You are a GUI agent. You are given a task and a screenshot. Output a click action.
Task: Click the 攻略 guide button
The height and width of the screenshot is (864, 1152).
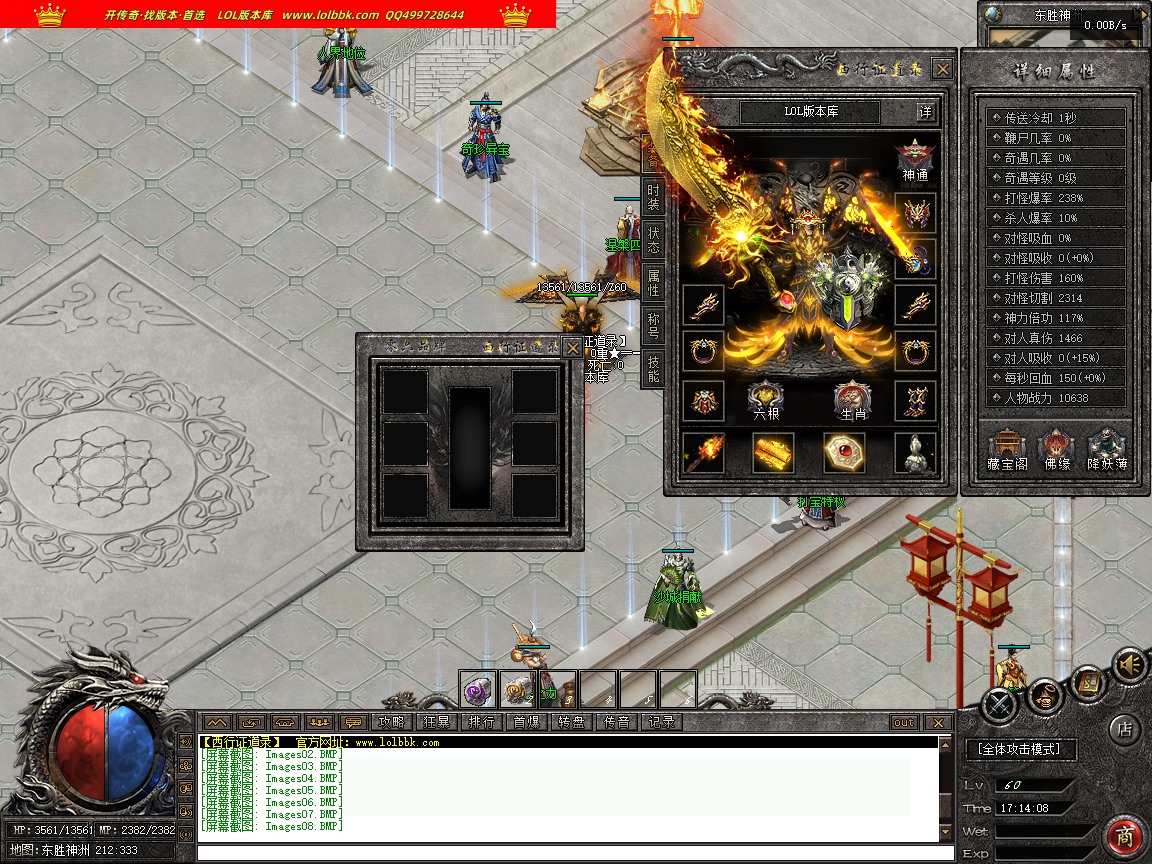tap(391, 722)
